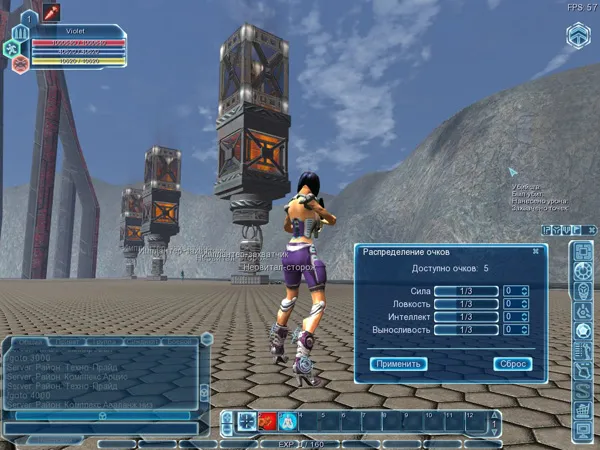Adjust the Ловкость point stepper
Image resolution: width=600 pixels, height=450 pixels.
click(x=524, y=304)
